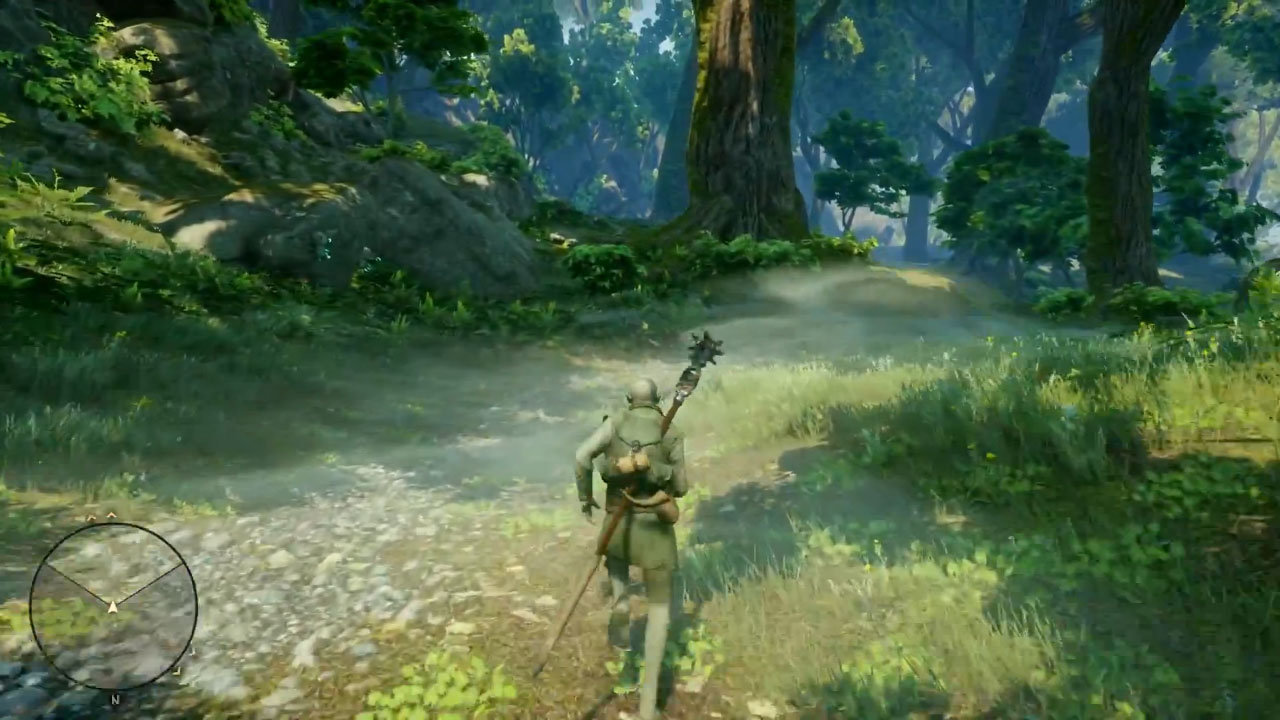Select the quest marker on the compass edge
Screen dimensions: 1280x720
pyautogui.click(x=192, y=650)
